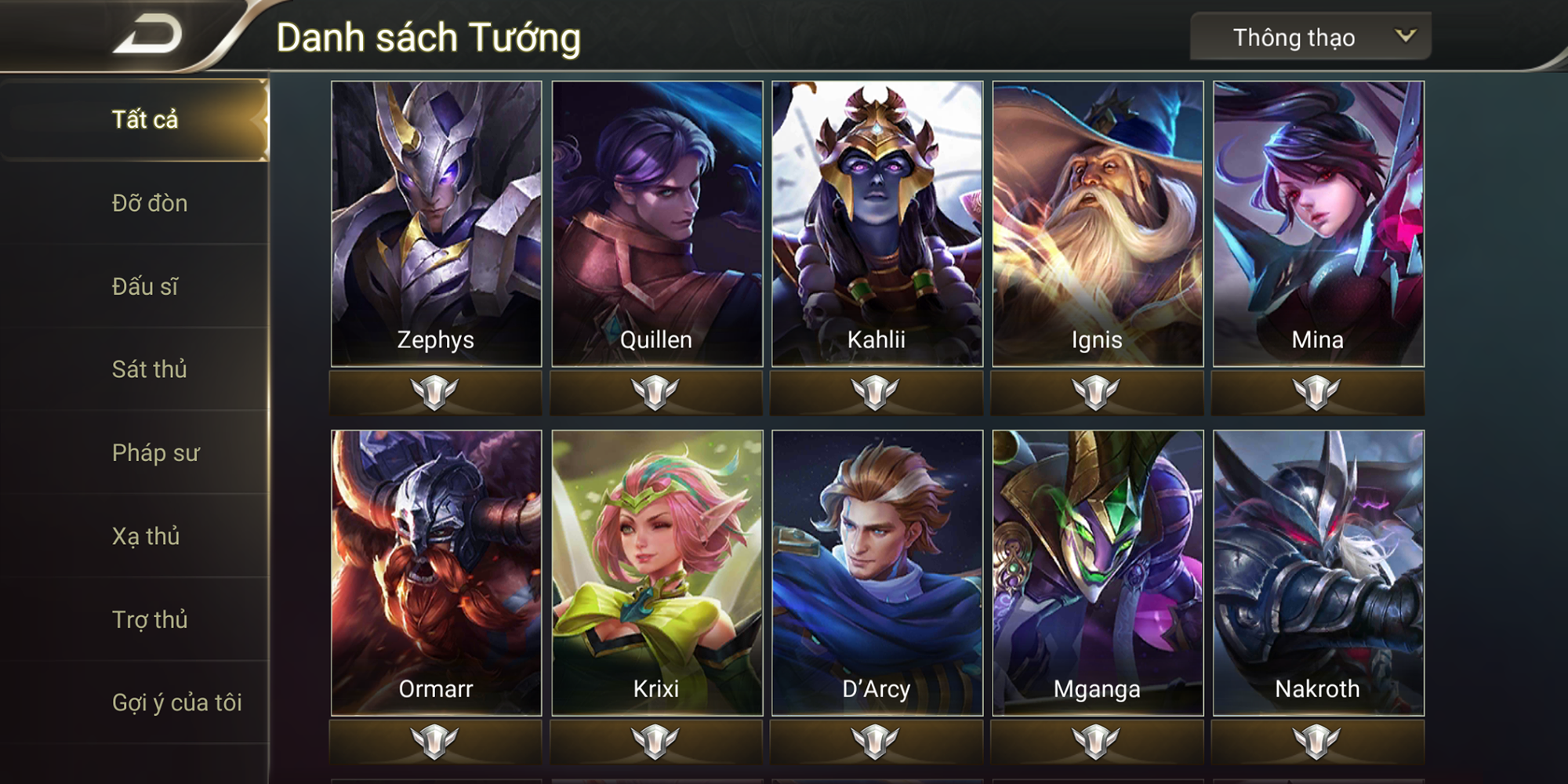Choose the Trợ thủ category
The width and height of the screenshot is (1568, 784).
tap(151, 619)
